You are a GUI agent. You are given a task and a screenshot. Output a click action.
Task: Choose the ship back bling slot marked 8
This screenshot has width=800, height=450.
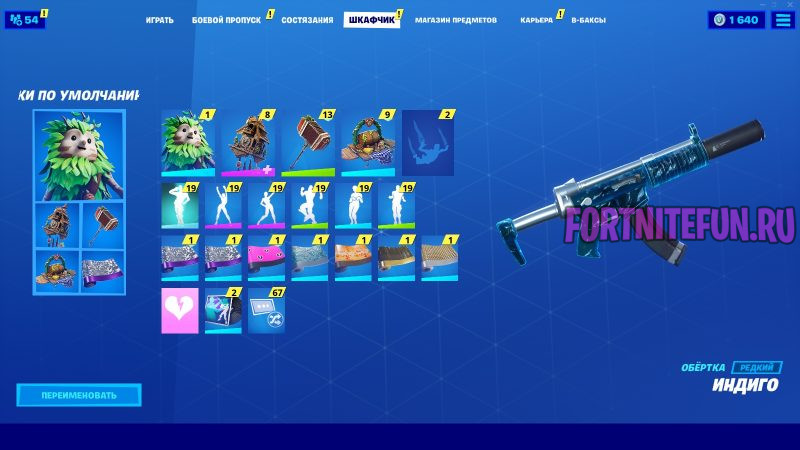pyautogui.click(x=248, y=143)
